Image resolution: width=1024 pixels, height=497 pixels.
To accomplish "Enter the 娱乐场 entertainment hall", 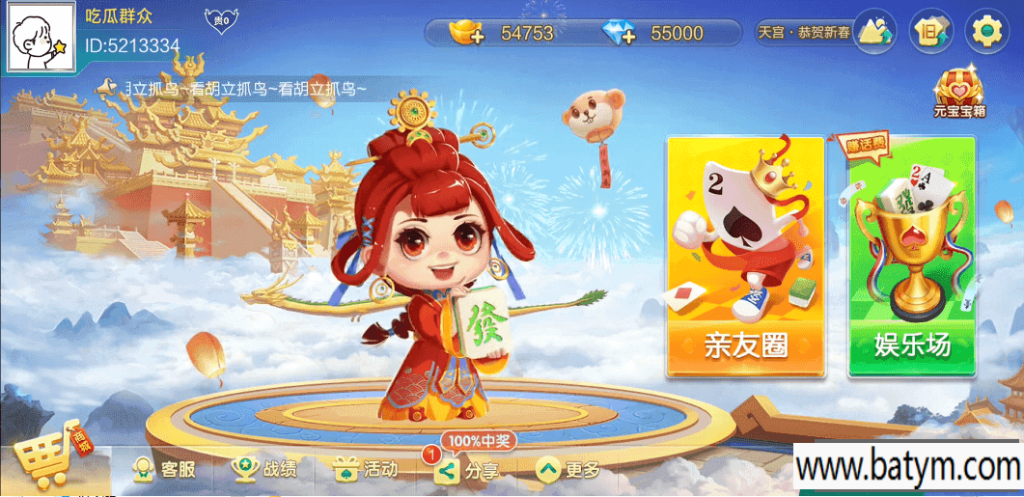I will pos(911,257).
